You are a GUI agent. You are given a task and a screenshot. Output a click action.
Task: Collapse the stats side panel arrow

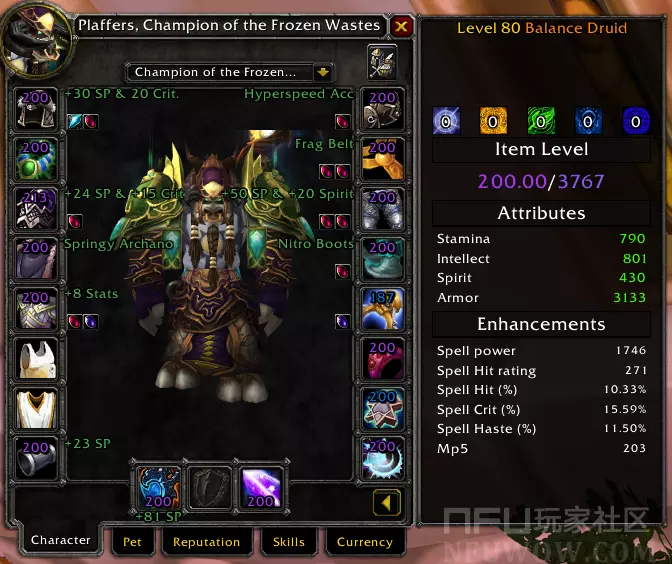coord(388,500)
